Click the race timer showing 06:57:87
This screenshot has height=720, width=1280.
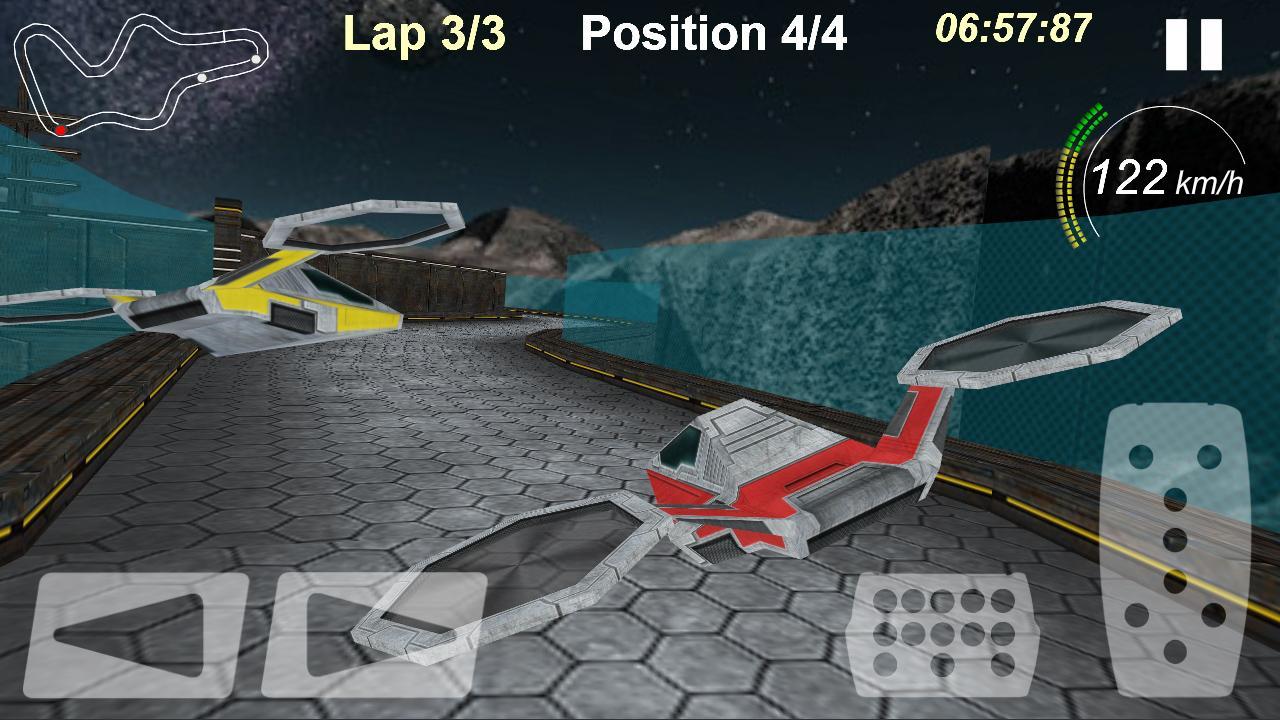[x=1010, y=30]
